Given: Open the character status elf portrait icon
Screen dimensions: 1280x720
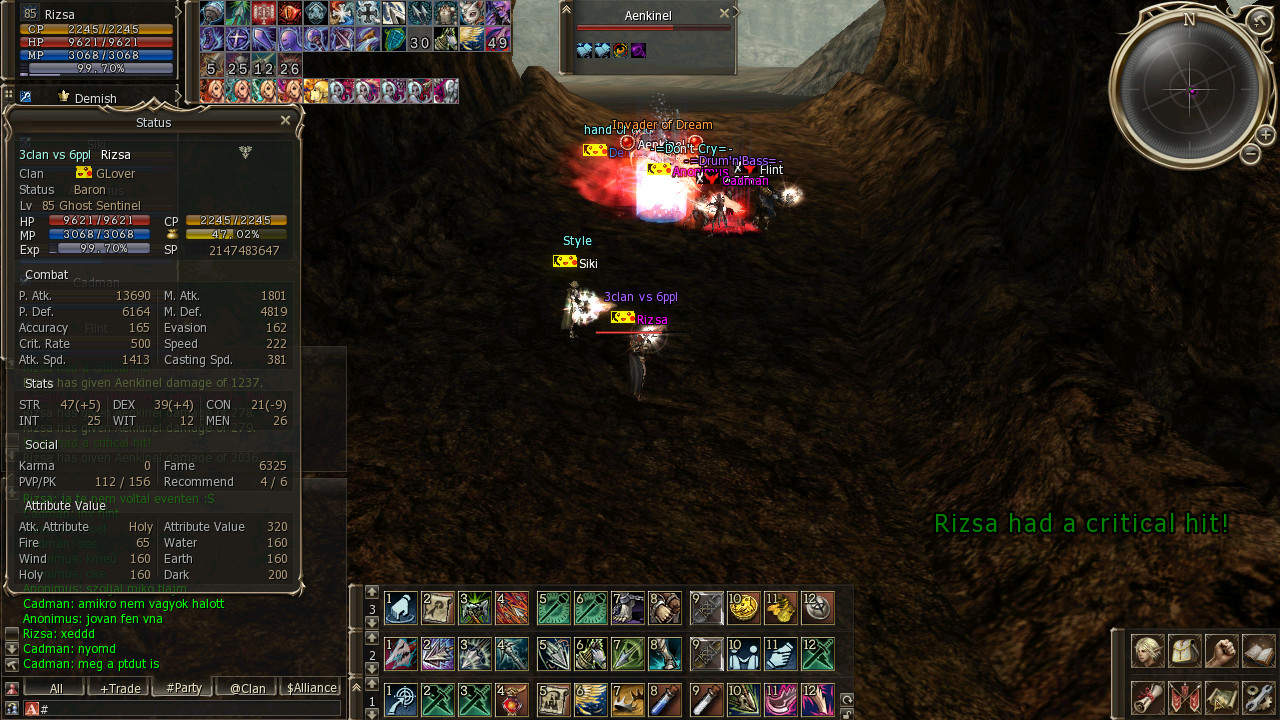Looking at the screenshot, I should coord(1147,651).
